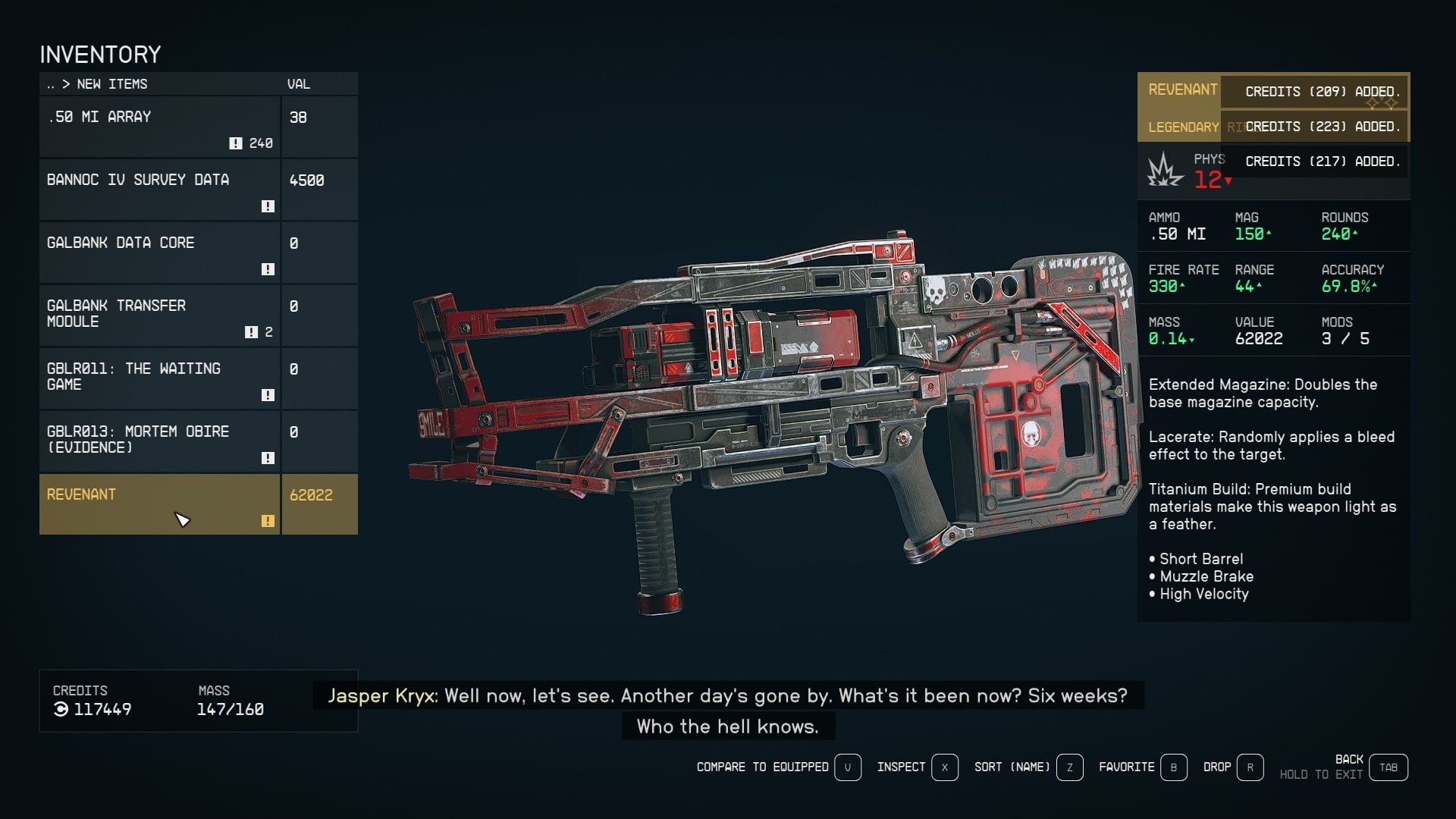Select the highlighted Revenant weapon row
Viewport: 1456px width, 819px height.
click(159, 504)
